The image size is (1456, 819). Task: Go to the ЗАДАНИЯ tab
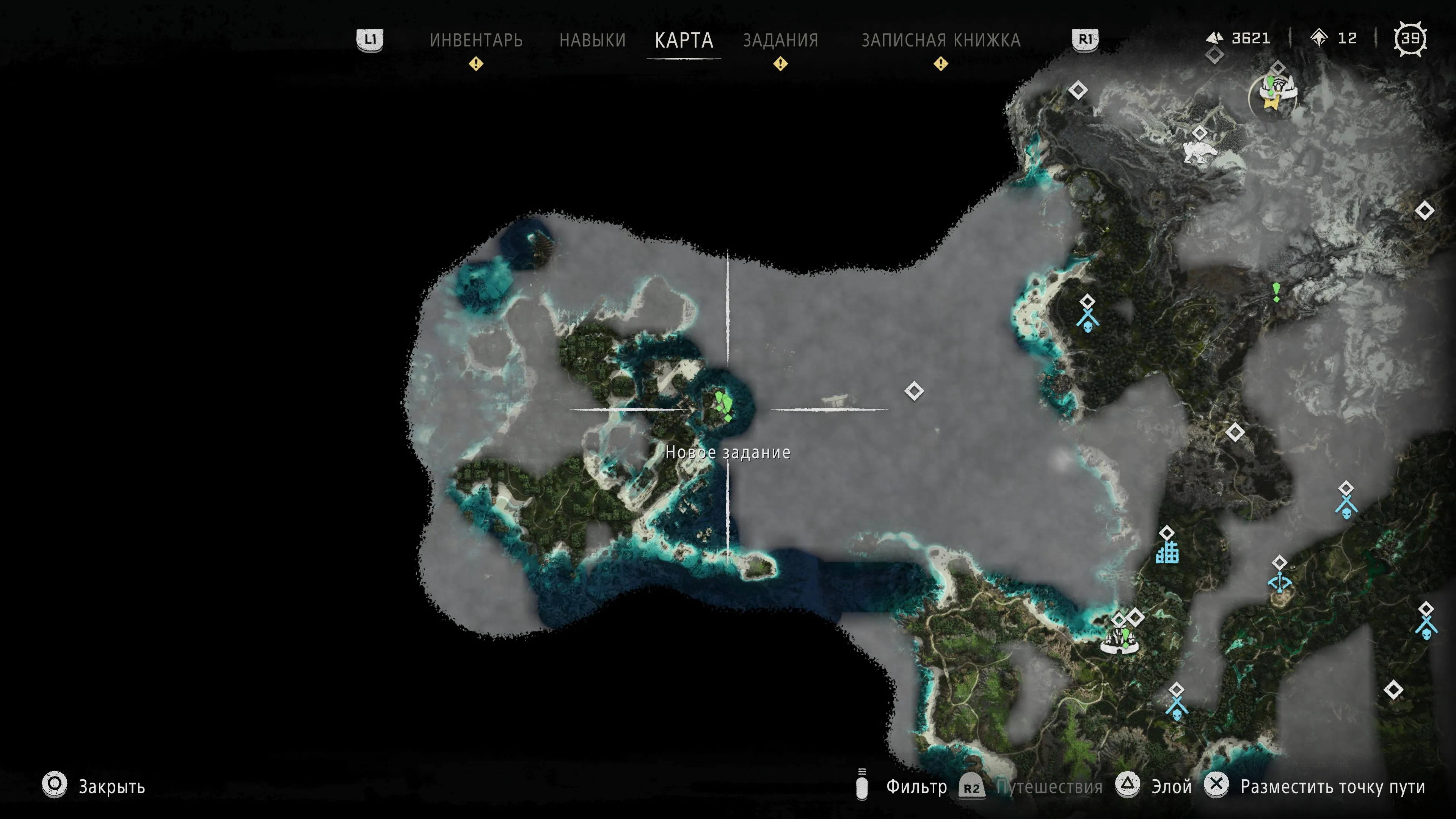coord(781,40)
